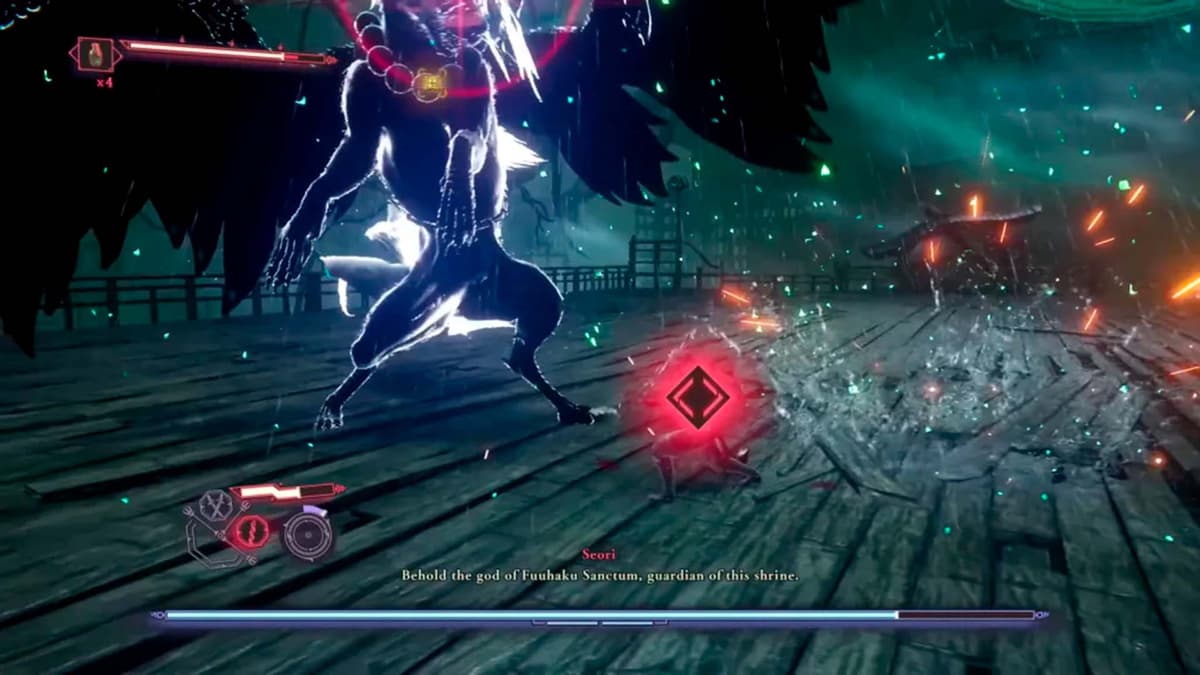
Task: Select the crossed-blades weapon icon
Action: tap(214, 507)
